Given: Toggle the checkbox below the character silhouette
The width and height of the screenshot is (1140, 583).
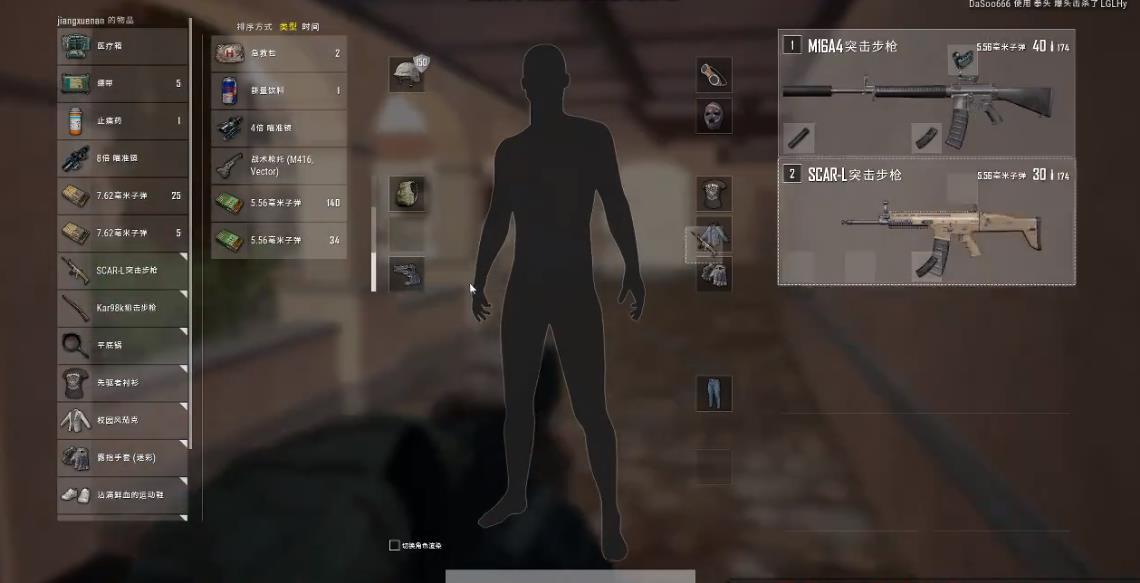Looking at the screenshot, I should tap(394, 545).
